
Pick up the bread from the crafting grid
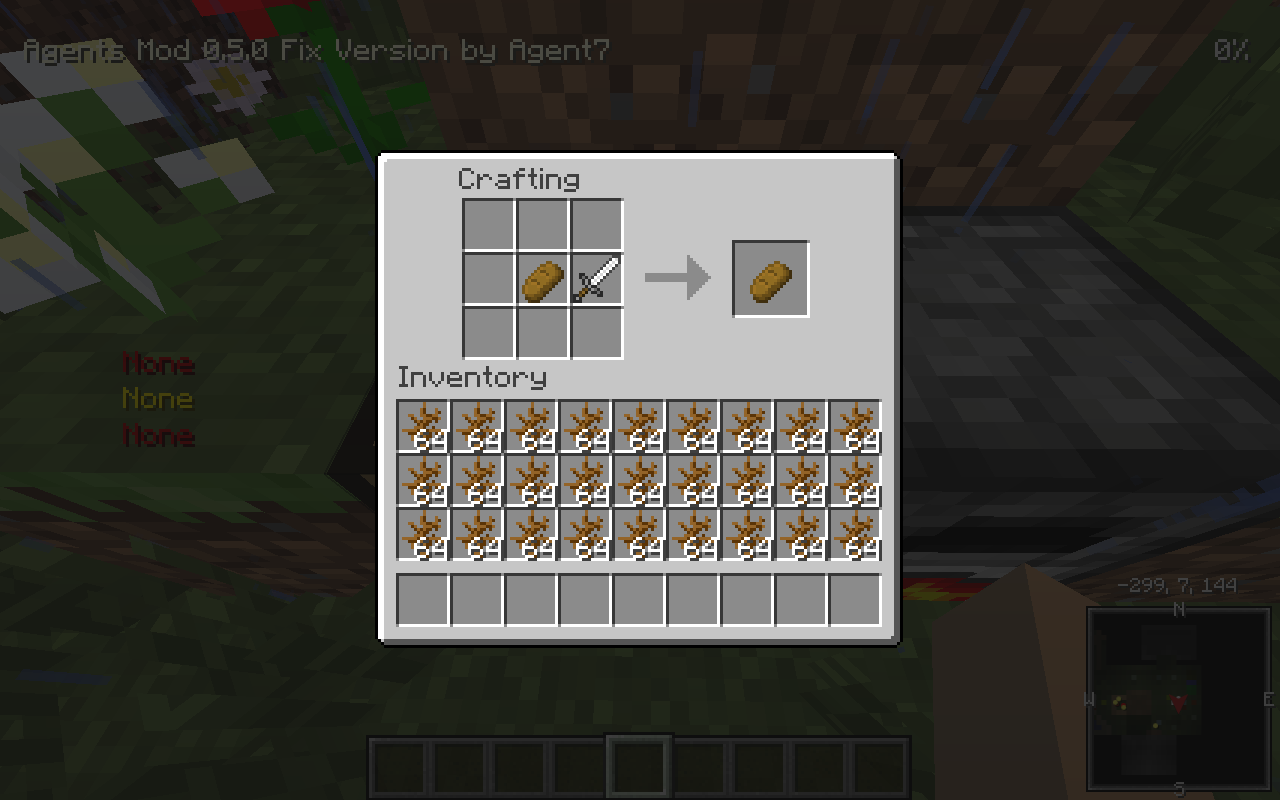coord(542,279)
